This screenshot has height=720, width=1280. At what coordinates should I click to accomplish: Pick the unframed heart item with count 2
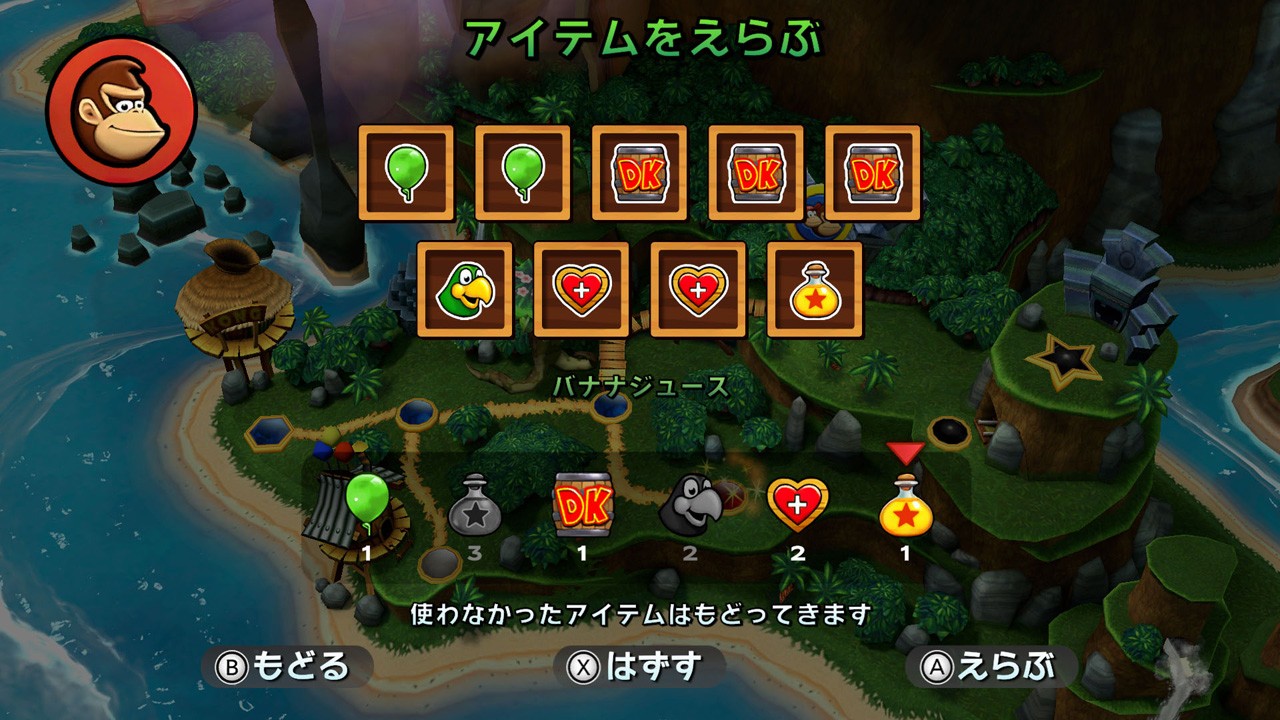tap(797, 505)
